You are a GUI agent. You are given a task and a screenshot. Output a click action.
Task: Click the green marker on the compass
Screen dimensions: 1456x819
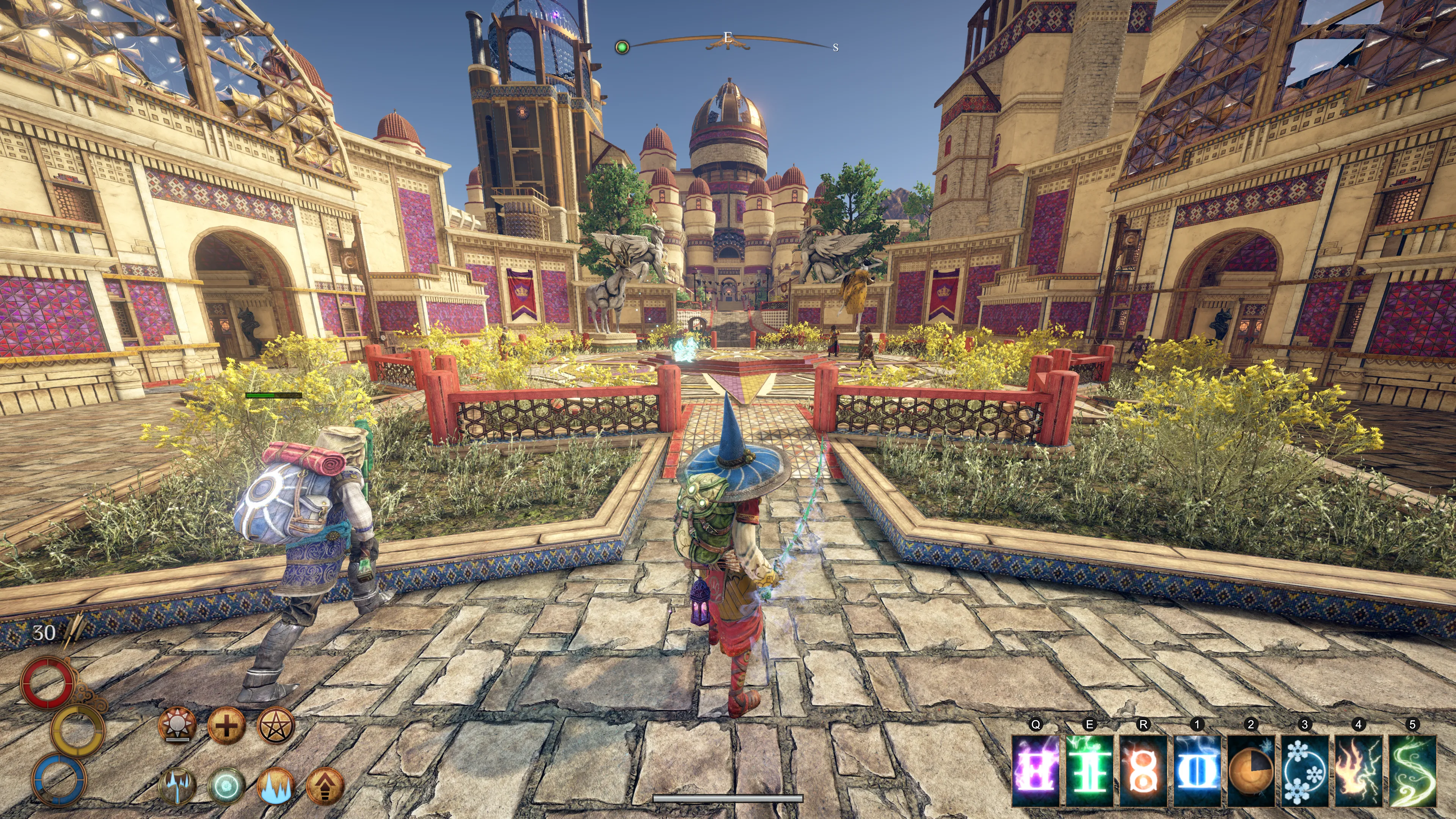pos(622,47)
